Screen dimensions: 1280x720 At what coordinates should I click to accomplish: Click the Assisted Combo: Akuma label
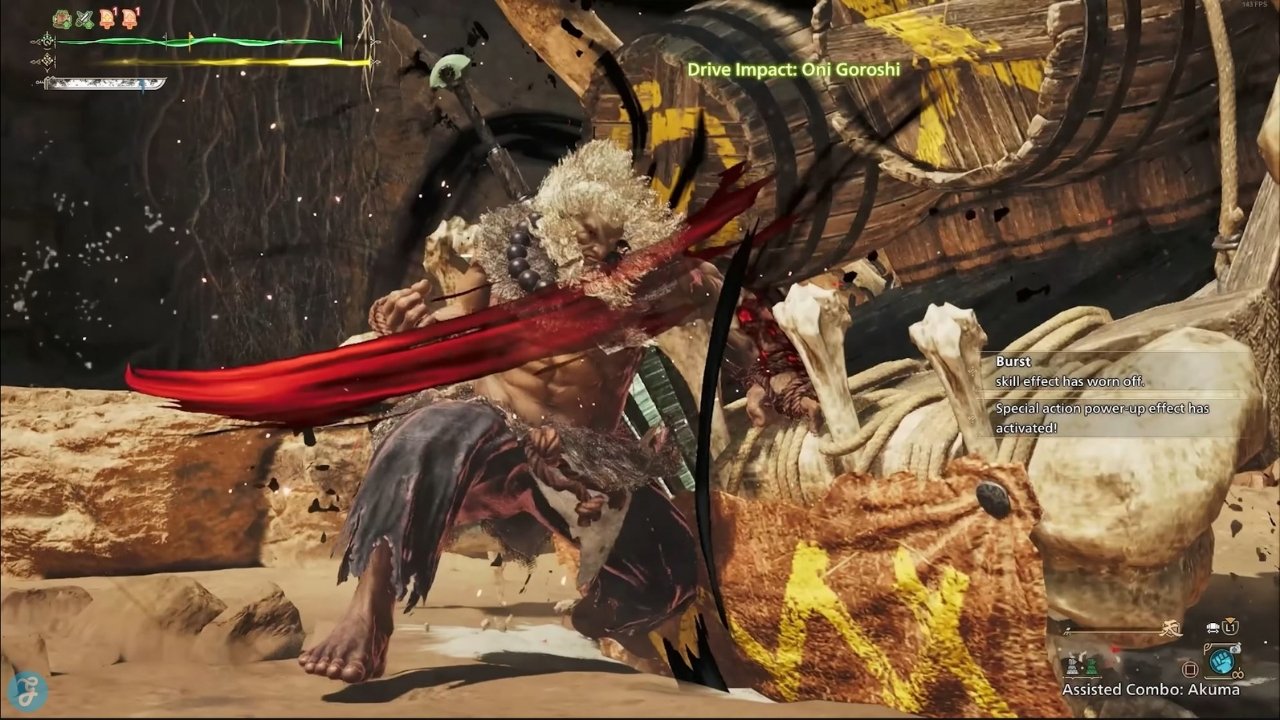click(1150, 690)
